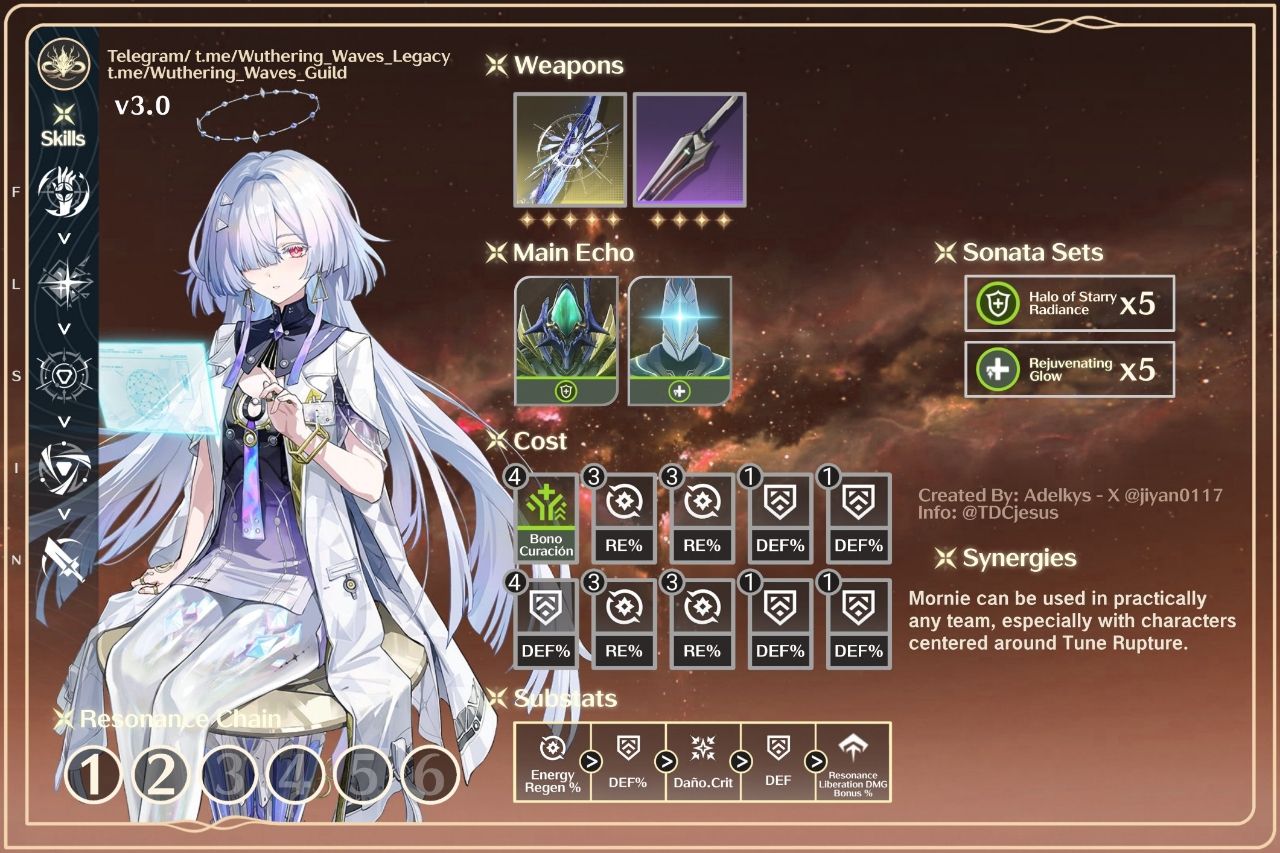The width and height of the screenshot is (1280, 853).
Task: Open Resonance Chain node 1
Action: [93, 775]
